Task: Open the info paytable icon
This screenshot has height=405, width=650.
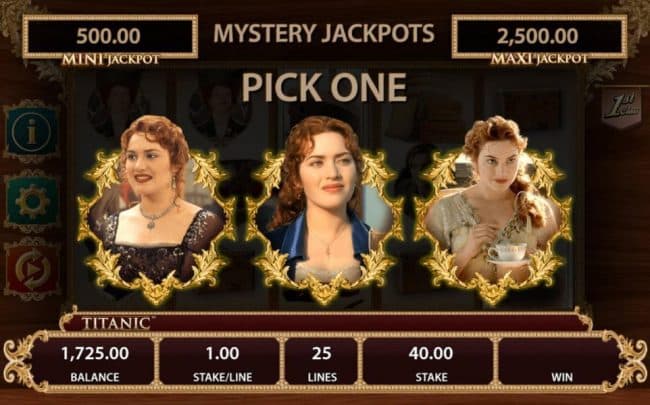Action: coord(31,130)
